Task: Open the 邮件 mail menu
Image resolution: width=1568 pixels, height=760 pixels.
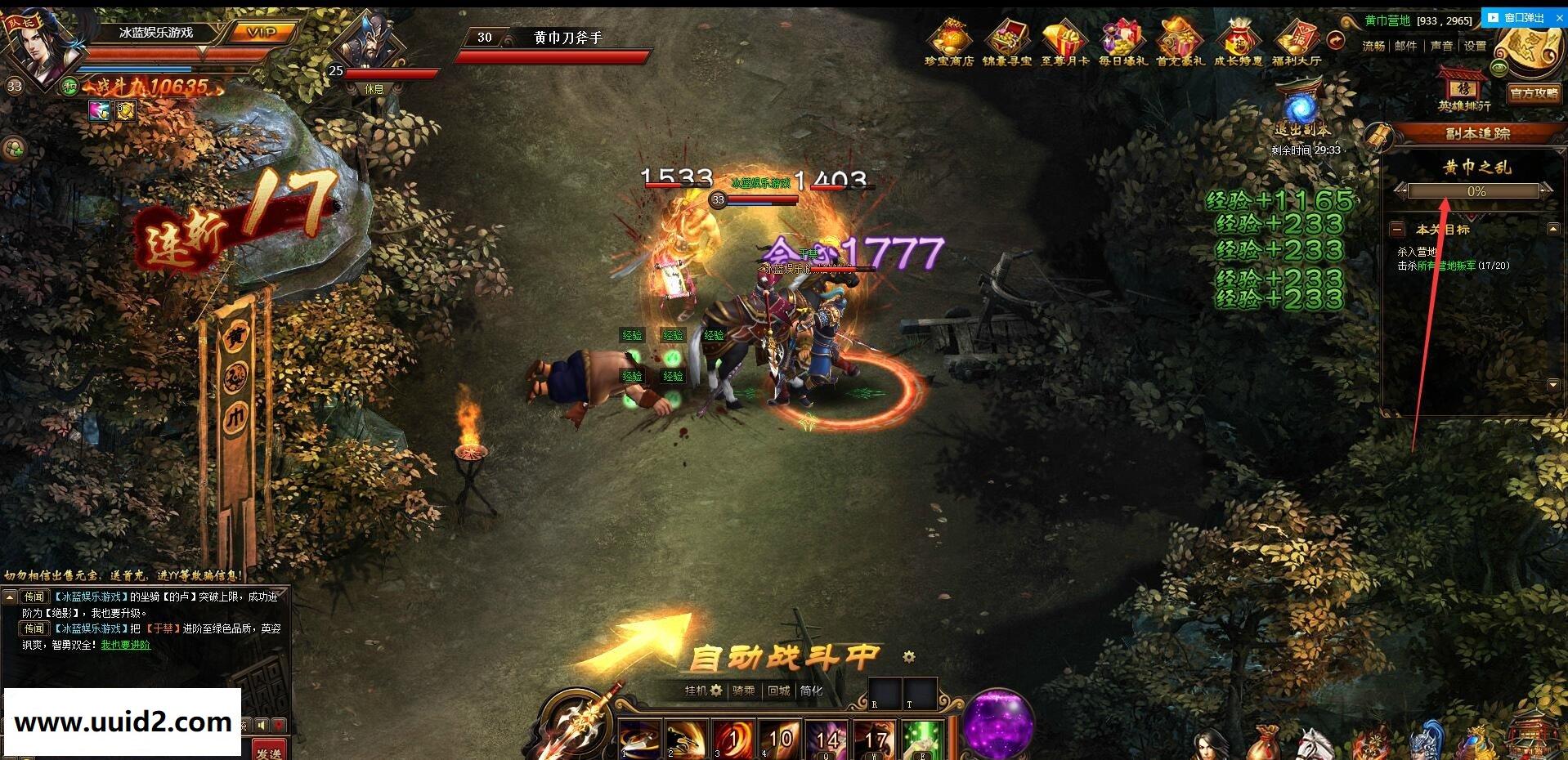Action: 1405,46
